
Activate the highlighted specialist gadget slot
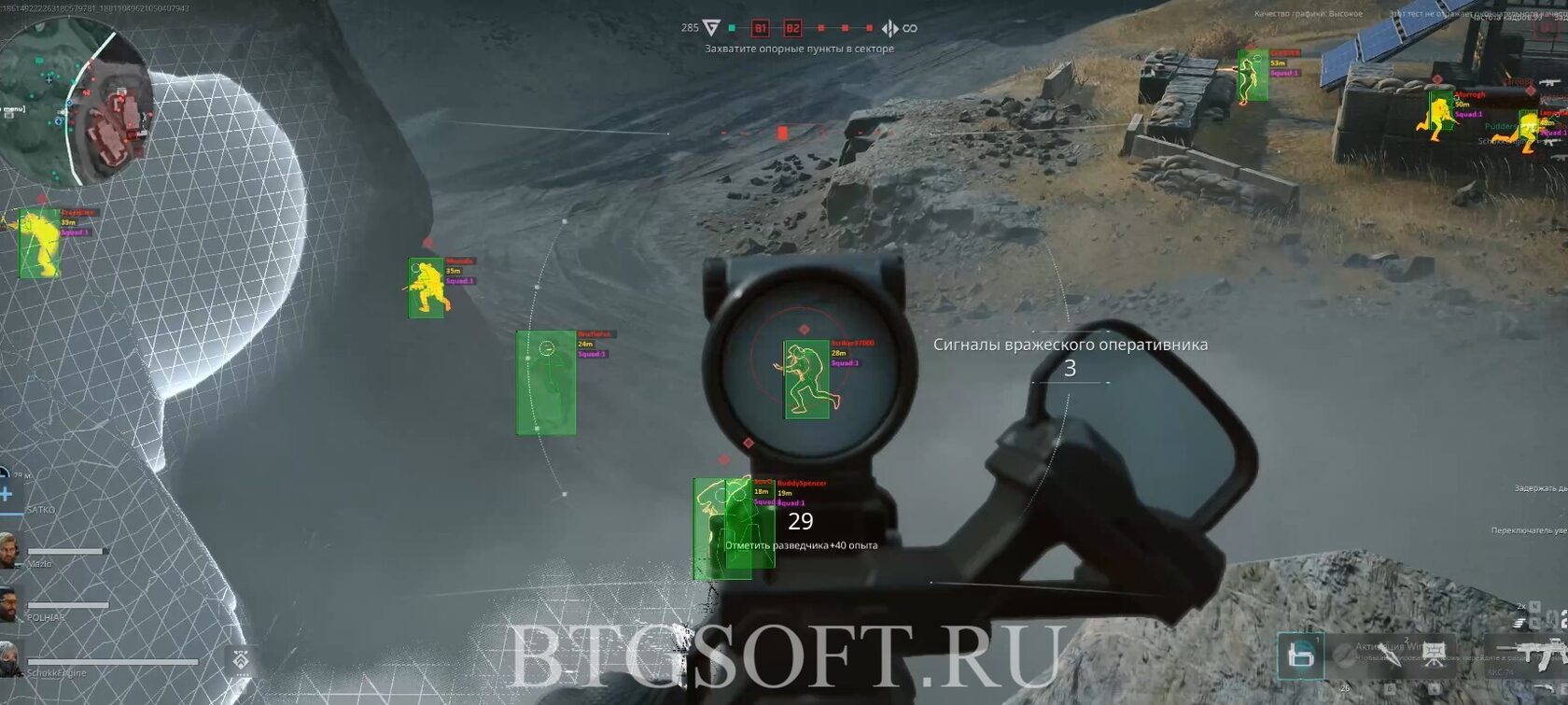coord(1300,656)
